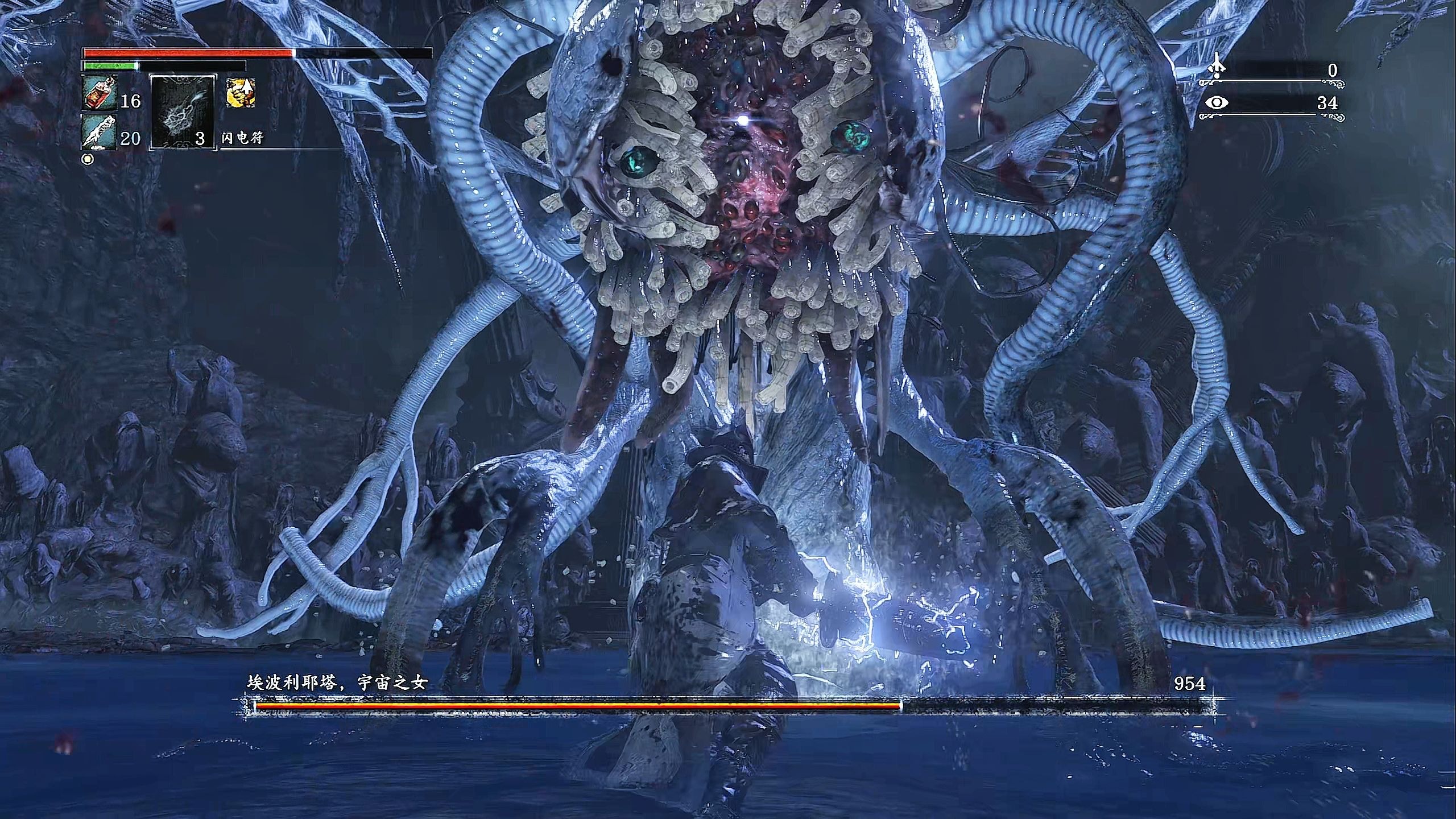
Task: Click the Insight eye icon
Action: click(1216, 103)
